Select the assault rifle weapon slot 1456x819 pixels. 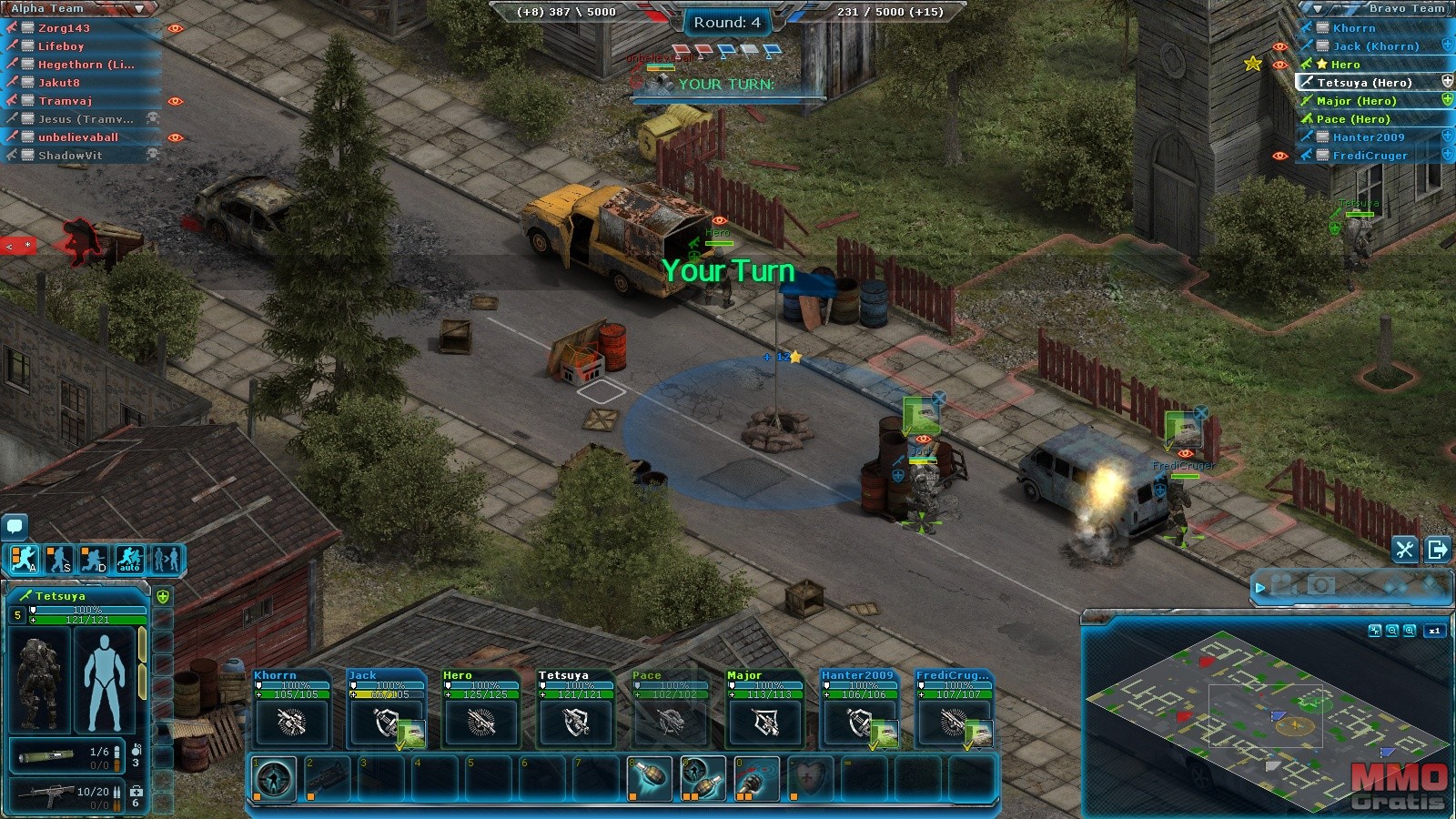click(x=62, y=794)
